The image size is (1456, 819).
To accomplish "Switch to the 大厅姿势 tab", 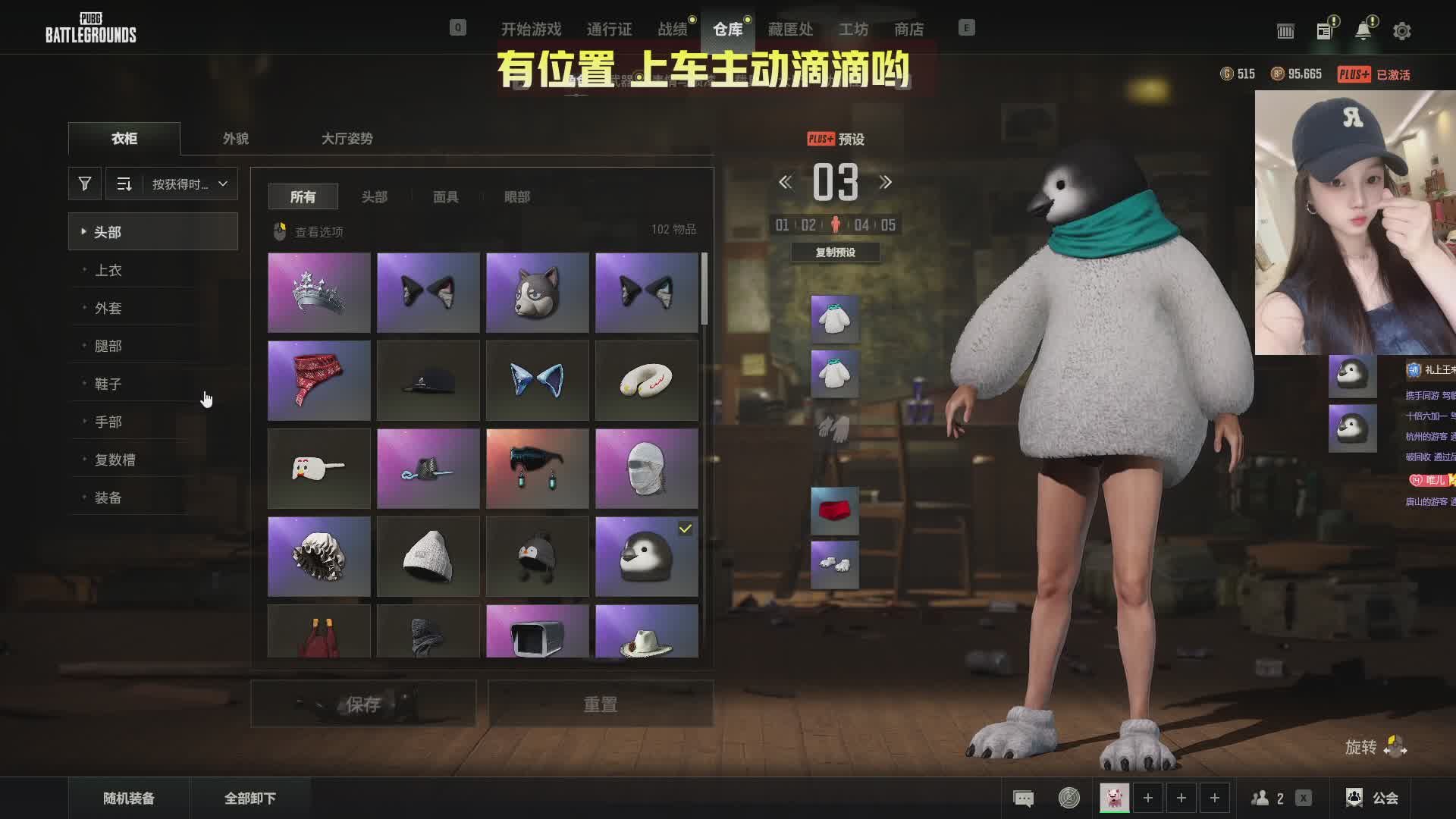I will click(347, 139).
